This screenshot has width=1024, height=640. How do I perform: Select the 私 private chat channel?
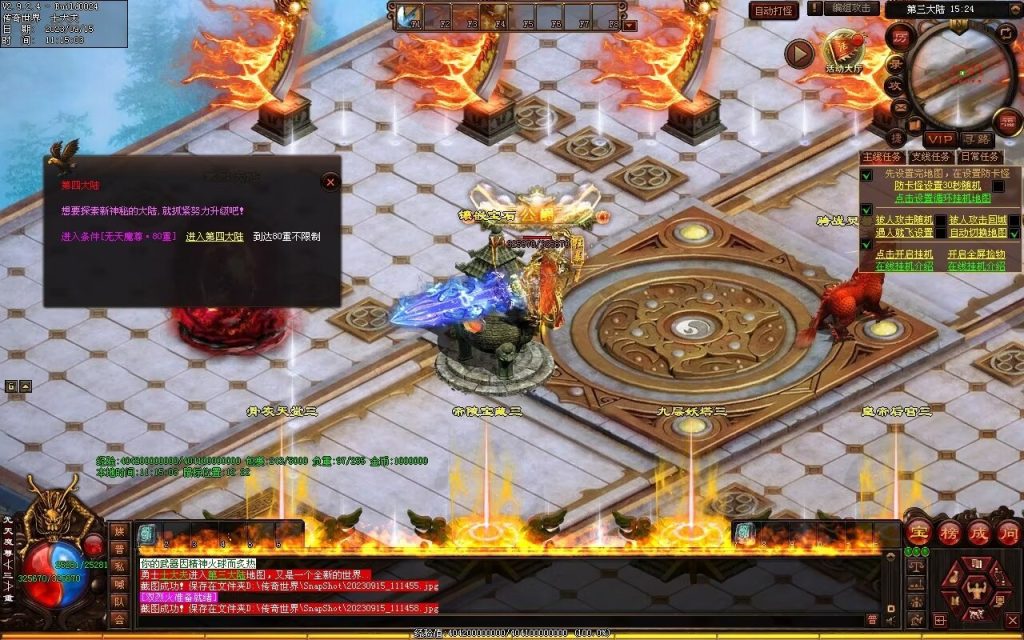119,567
